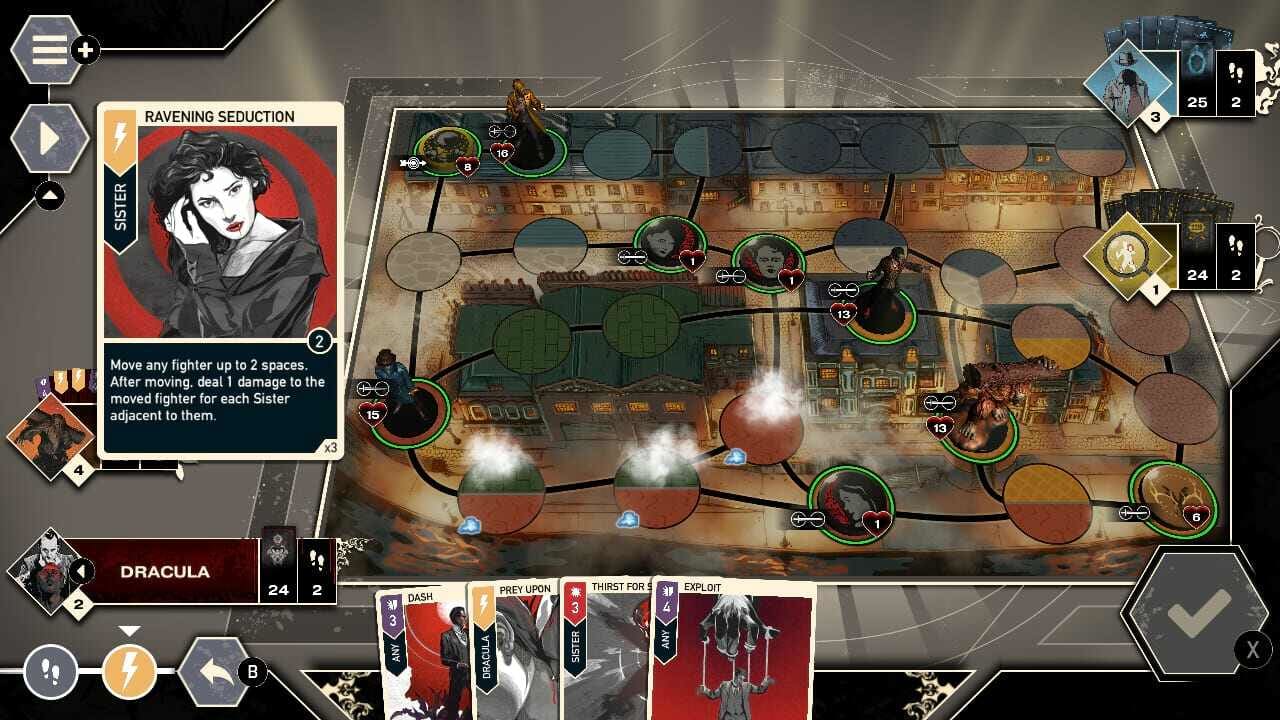Click the white triangle above the lightning icon
The width and height of the screenshot is (1280, 720).
[x=130, y=631]
